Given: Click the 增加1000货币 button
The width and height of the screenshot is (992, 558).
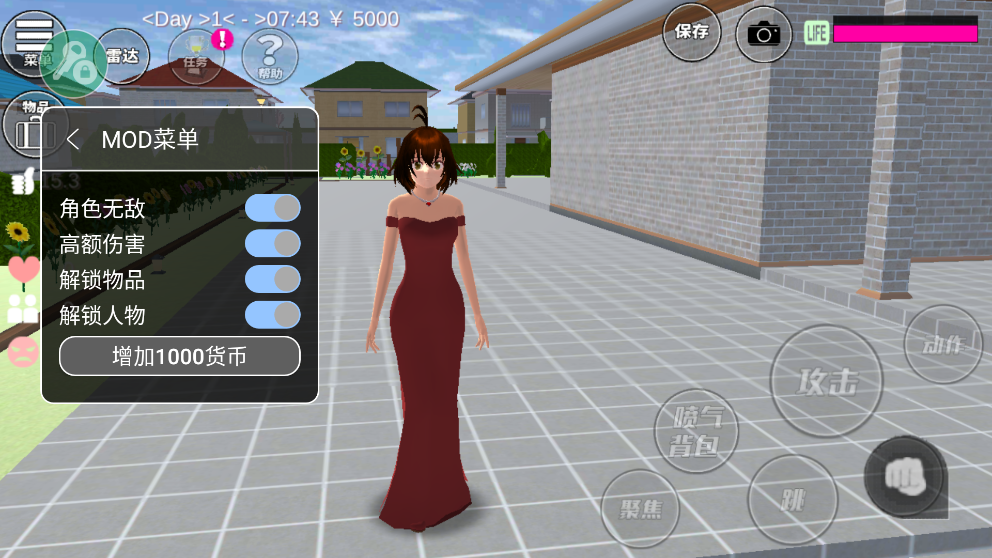Looking at the screenshot, I should click(x=180, y=356).
